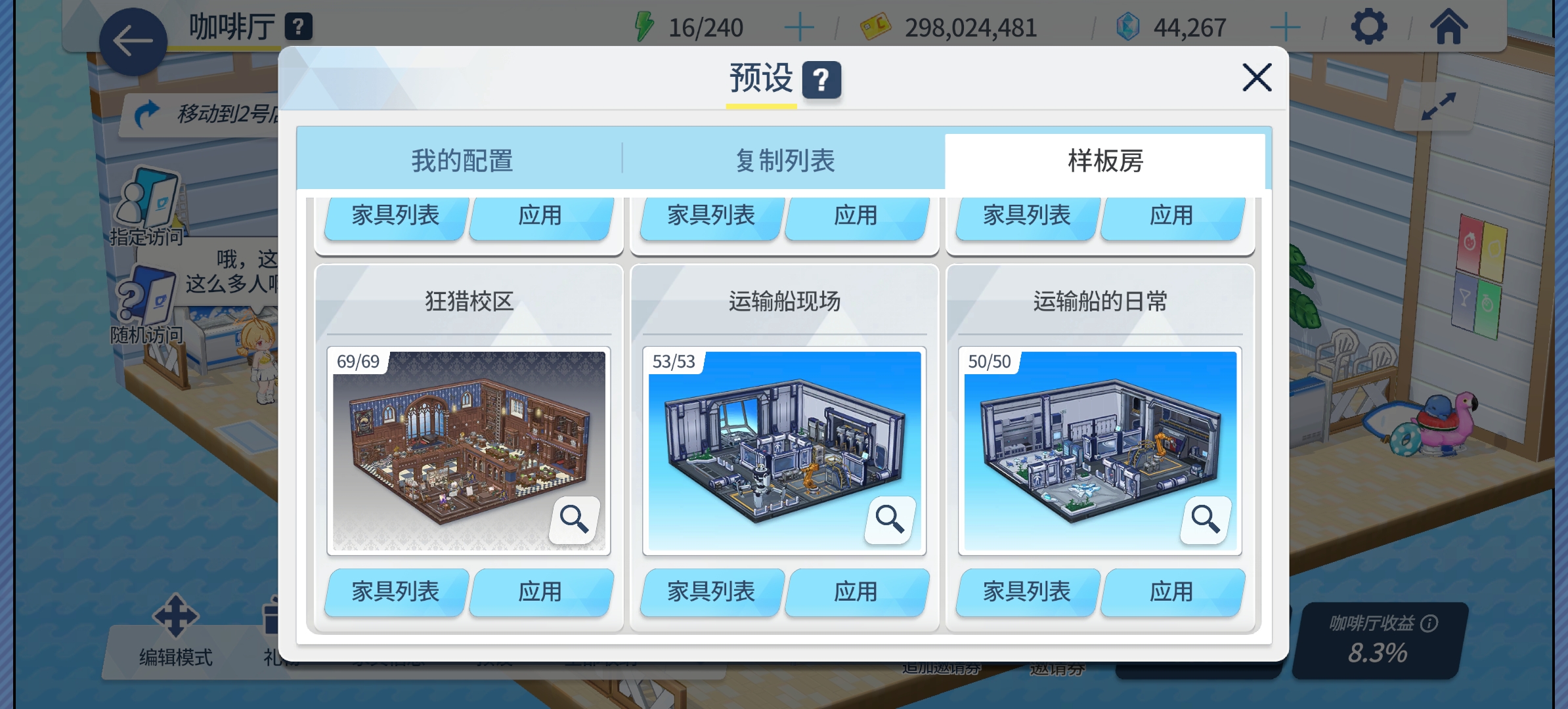Image resolution: width=1568 pixels, height=709 pixels.
Task: Close the 预设 dialog with X
Action: (x=1257, y=77)
